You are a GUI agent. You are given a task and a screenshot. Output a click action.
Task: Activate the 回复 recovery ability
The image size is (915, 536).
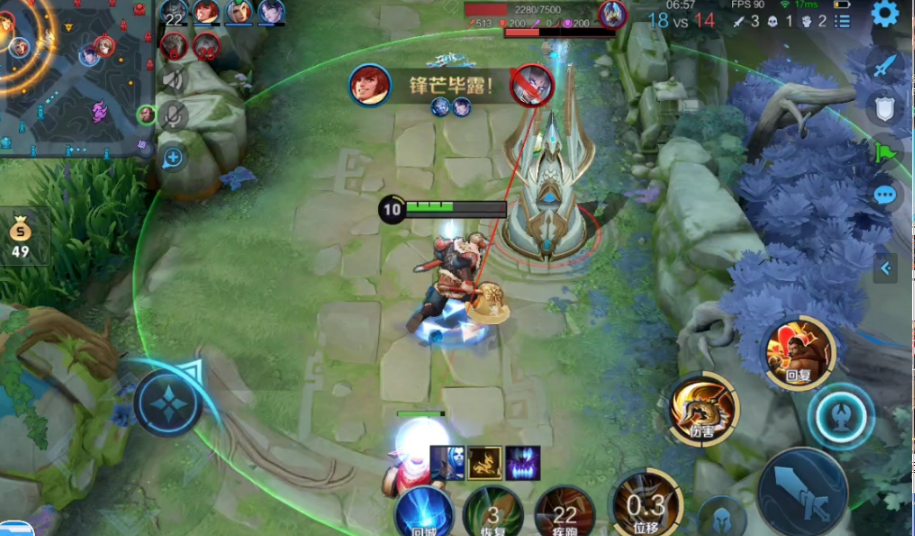tap(799, 352)
